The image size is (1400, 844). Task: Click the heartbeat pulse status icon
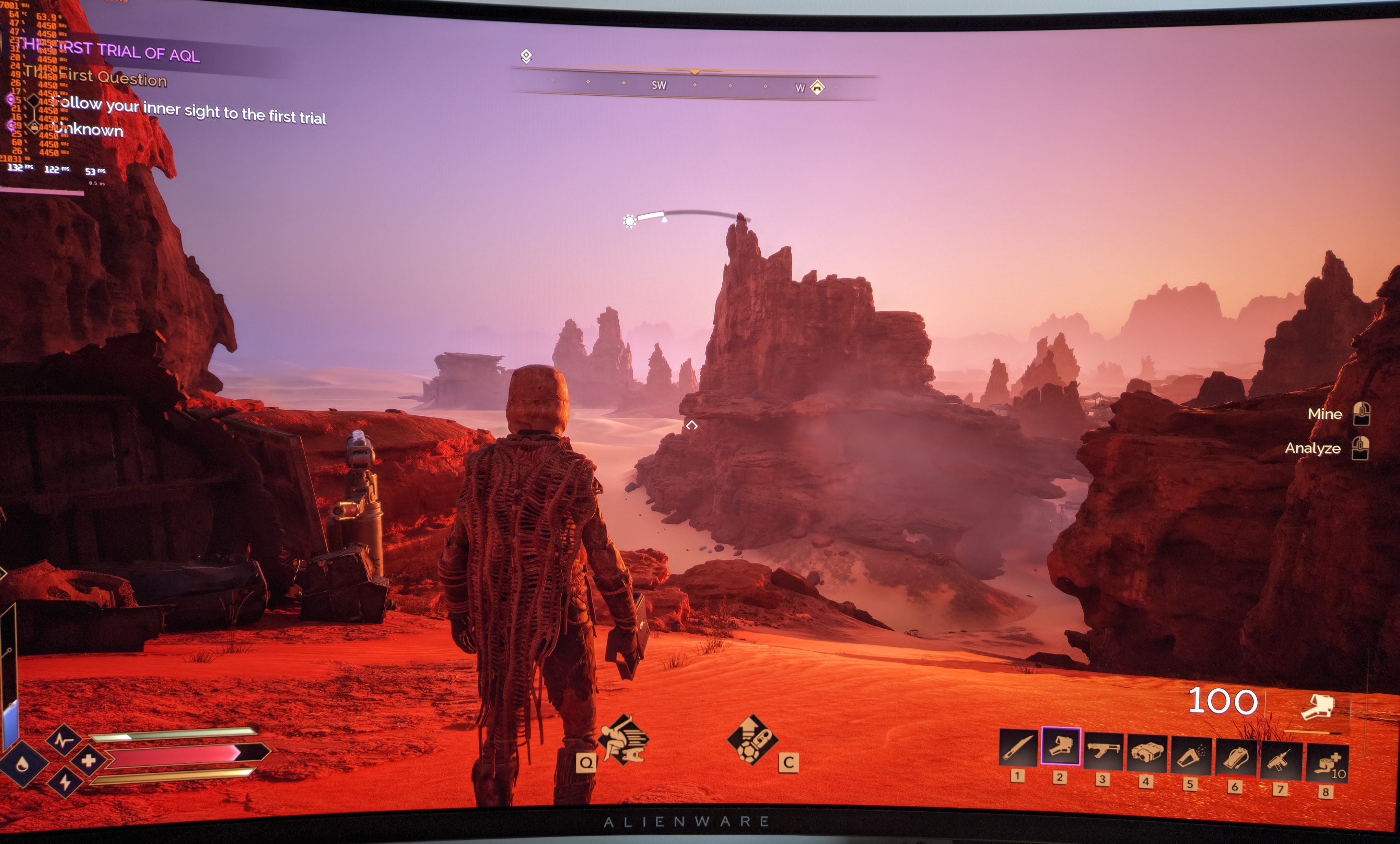(63, 739)
